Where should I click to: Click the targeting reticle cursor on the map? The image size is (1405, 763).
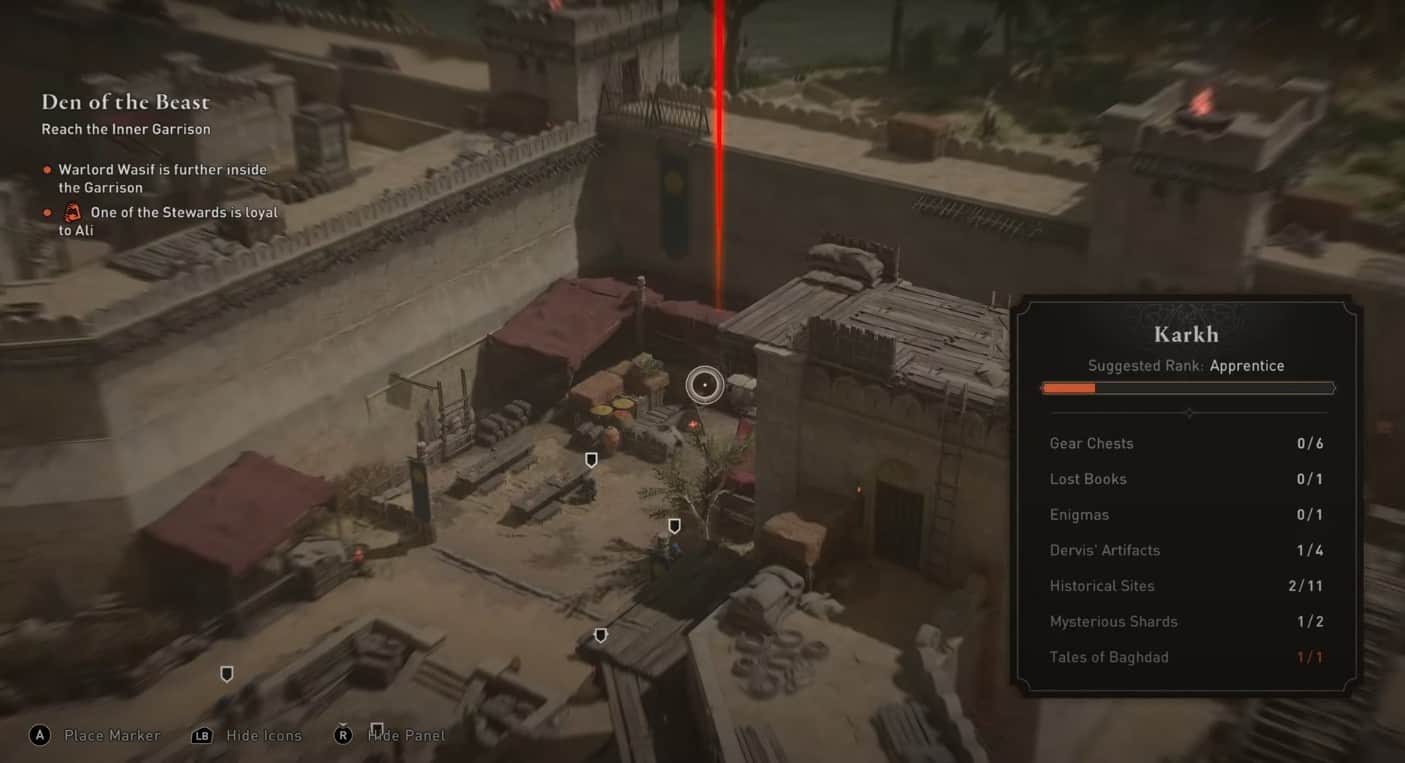pos(704,384)
